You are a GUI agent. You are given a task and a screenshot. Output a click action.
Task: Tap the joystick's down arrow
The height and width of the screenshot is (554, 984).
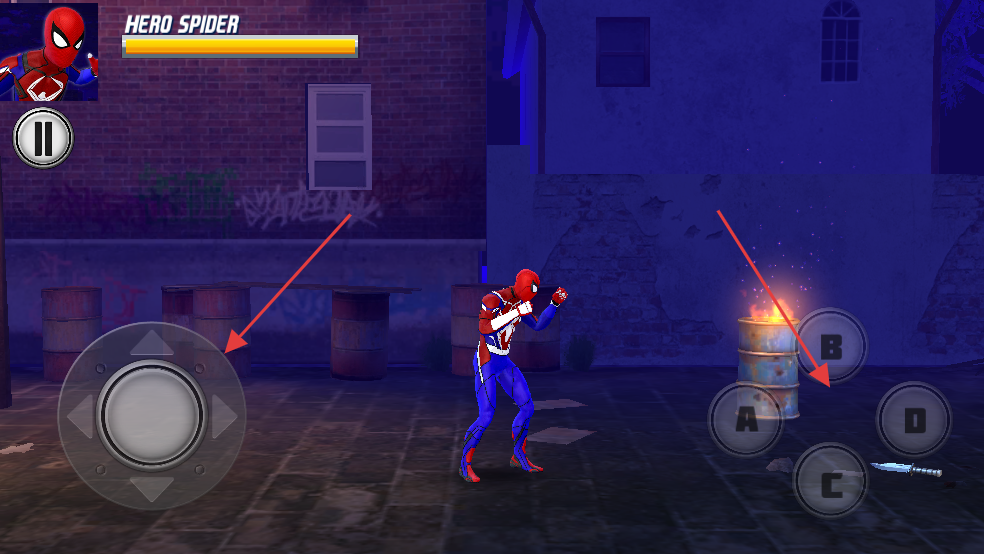point(152,488)
